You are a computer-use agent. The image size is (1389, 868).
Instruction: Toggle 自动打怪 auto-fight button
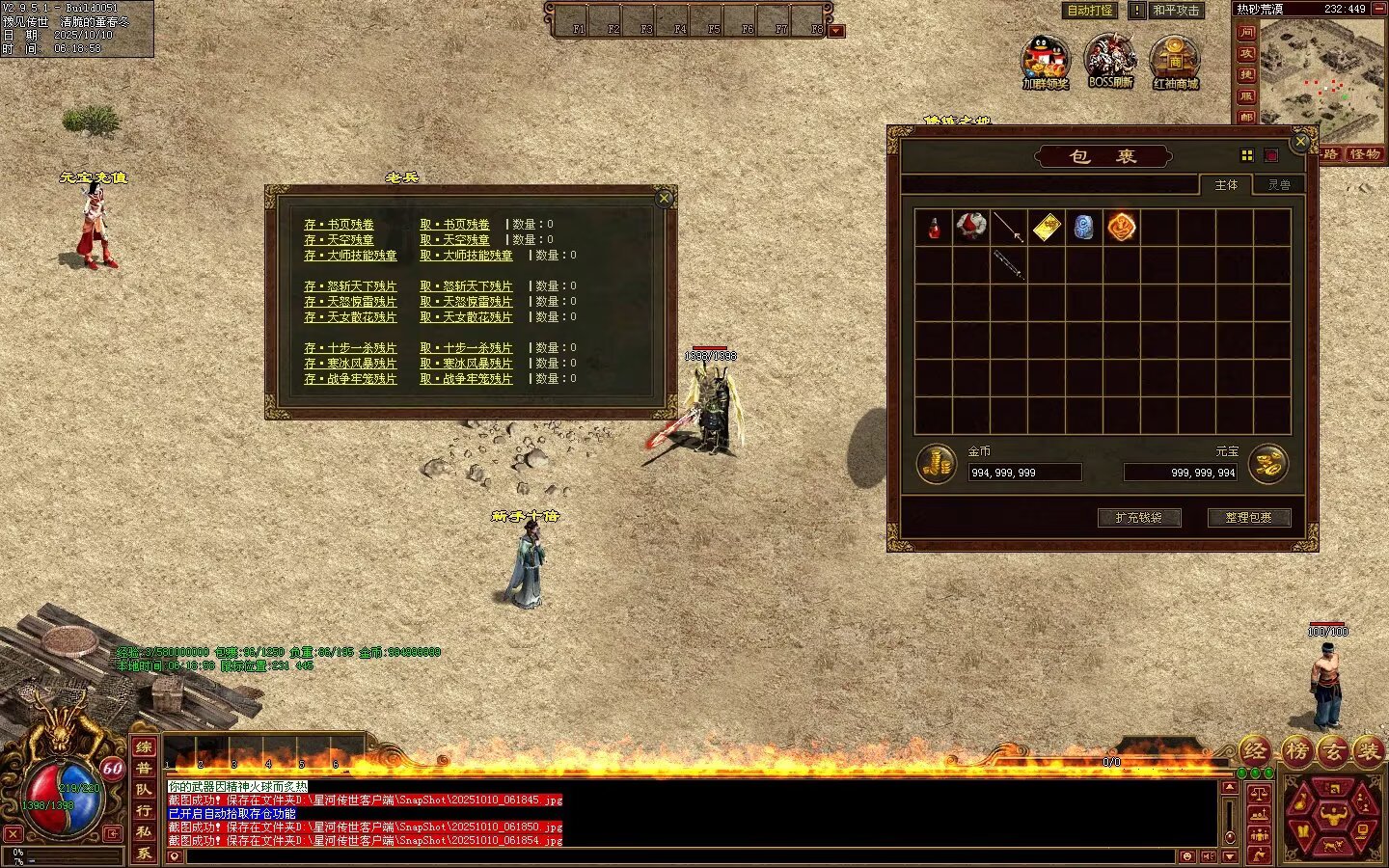point(1090,11)
